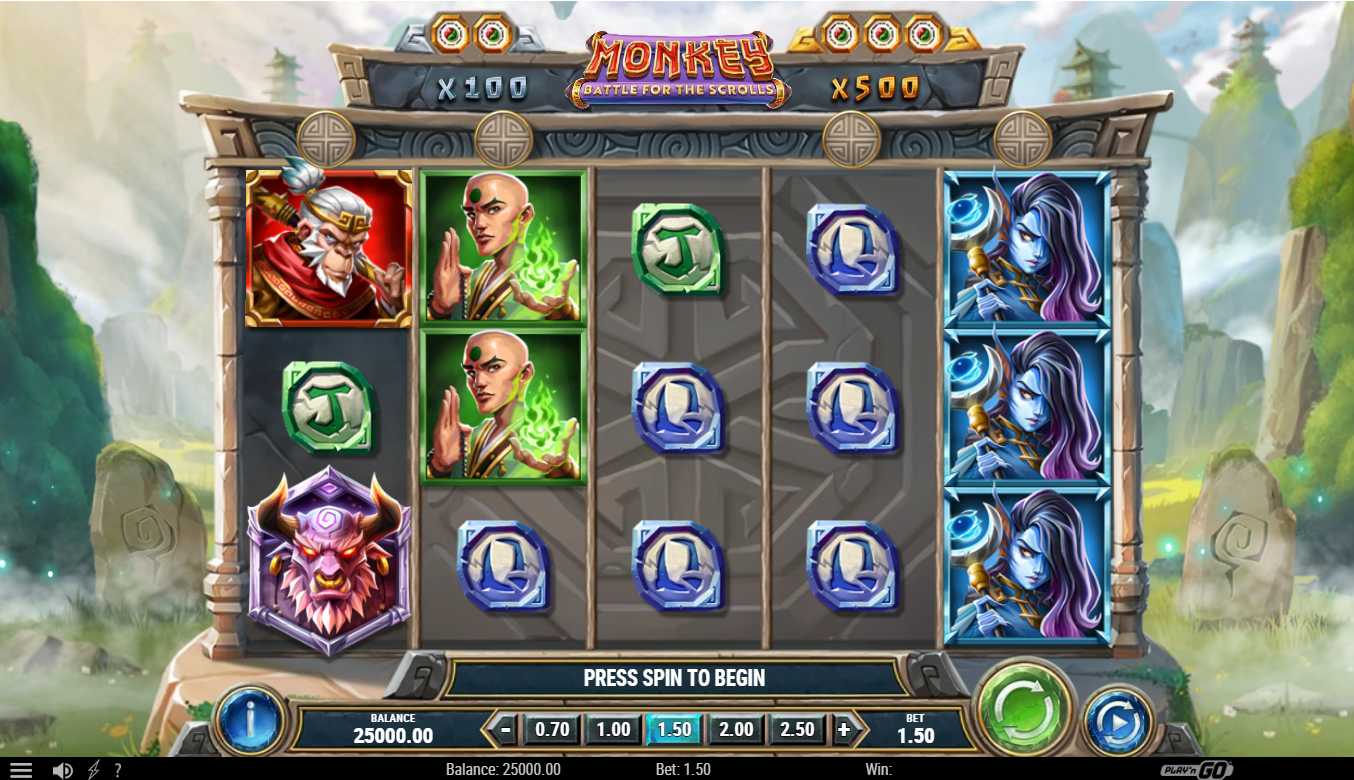This screenshot has height=780, width=1354.
Task: Select the 0.70 bet amount
Action: [552, 730]
